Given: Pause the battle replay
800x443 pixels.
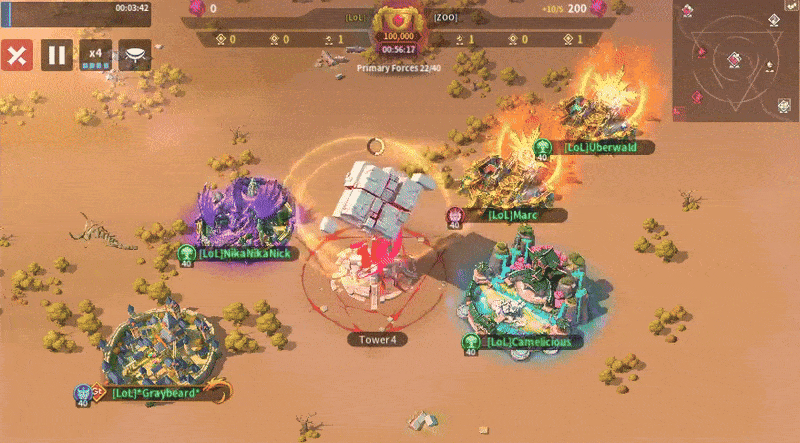Looking at the screenshot, I should point(57,55).
